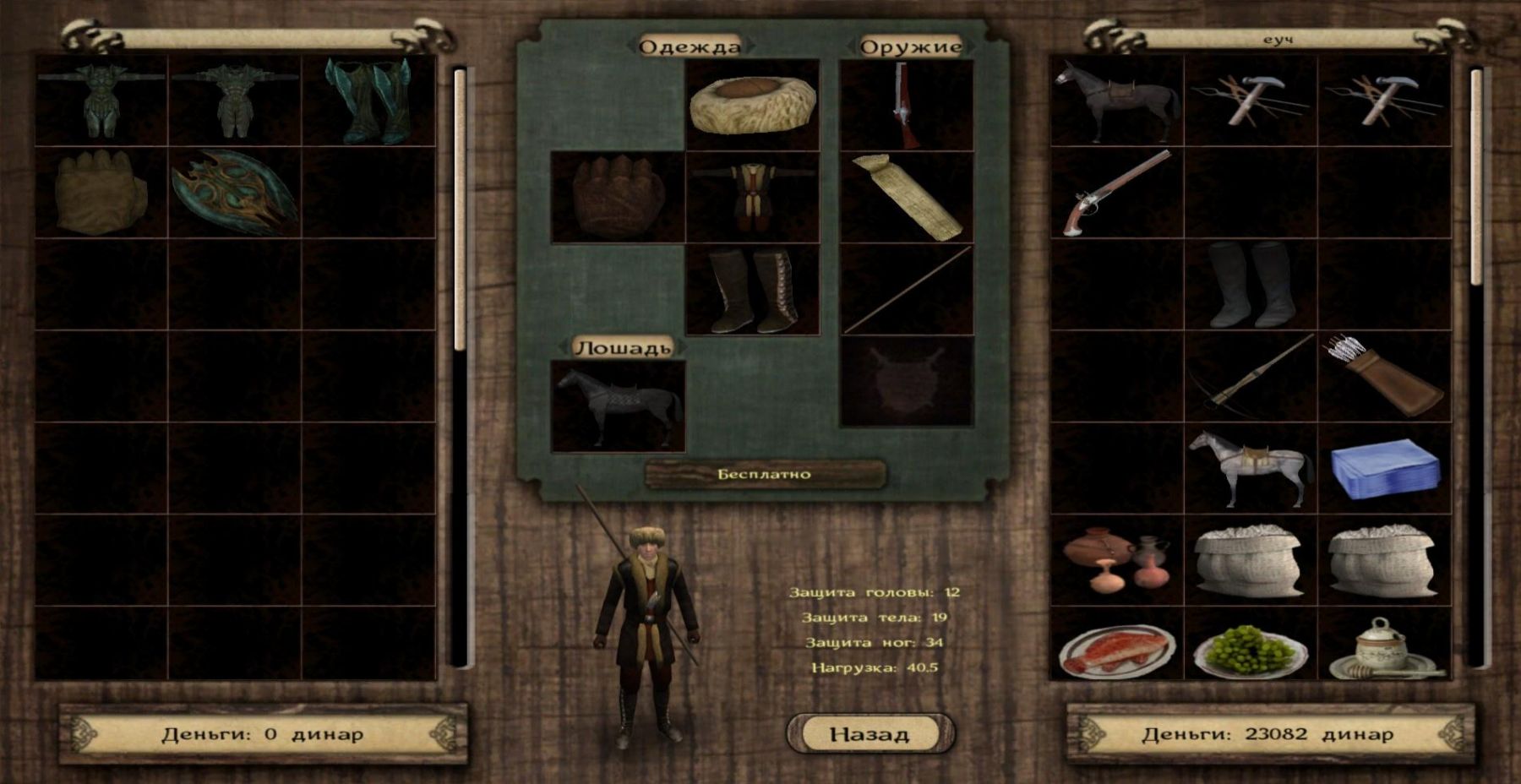Choose the equipped leather boots slot
Image resolution: width=1521 pixels, height=784 pixels.
point(752,290)
